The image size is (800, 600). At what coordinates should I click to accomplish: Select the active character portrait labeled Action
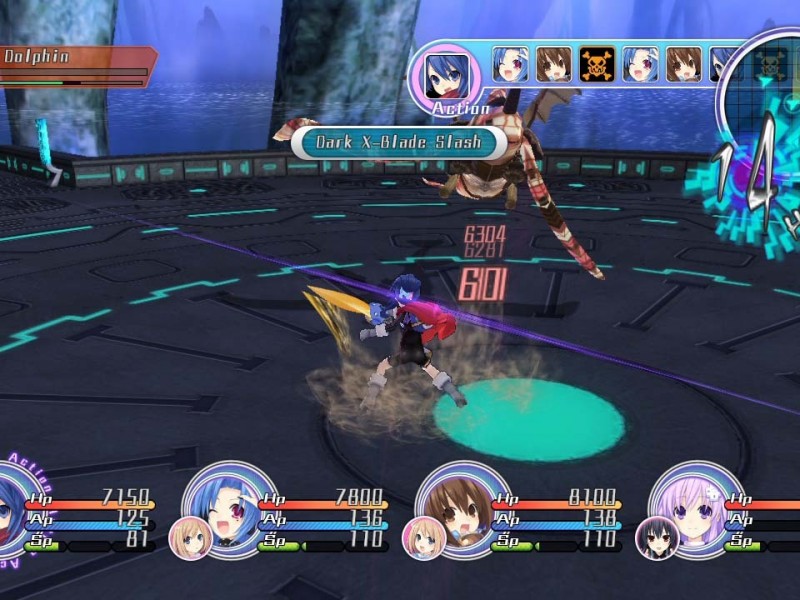(443, 73)
